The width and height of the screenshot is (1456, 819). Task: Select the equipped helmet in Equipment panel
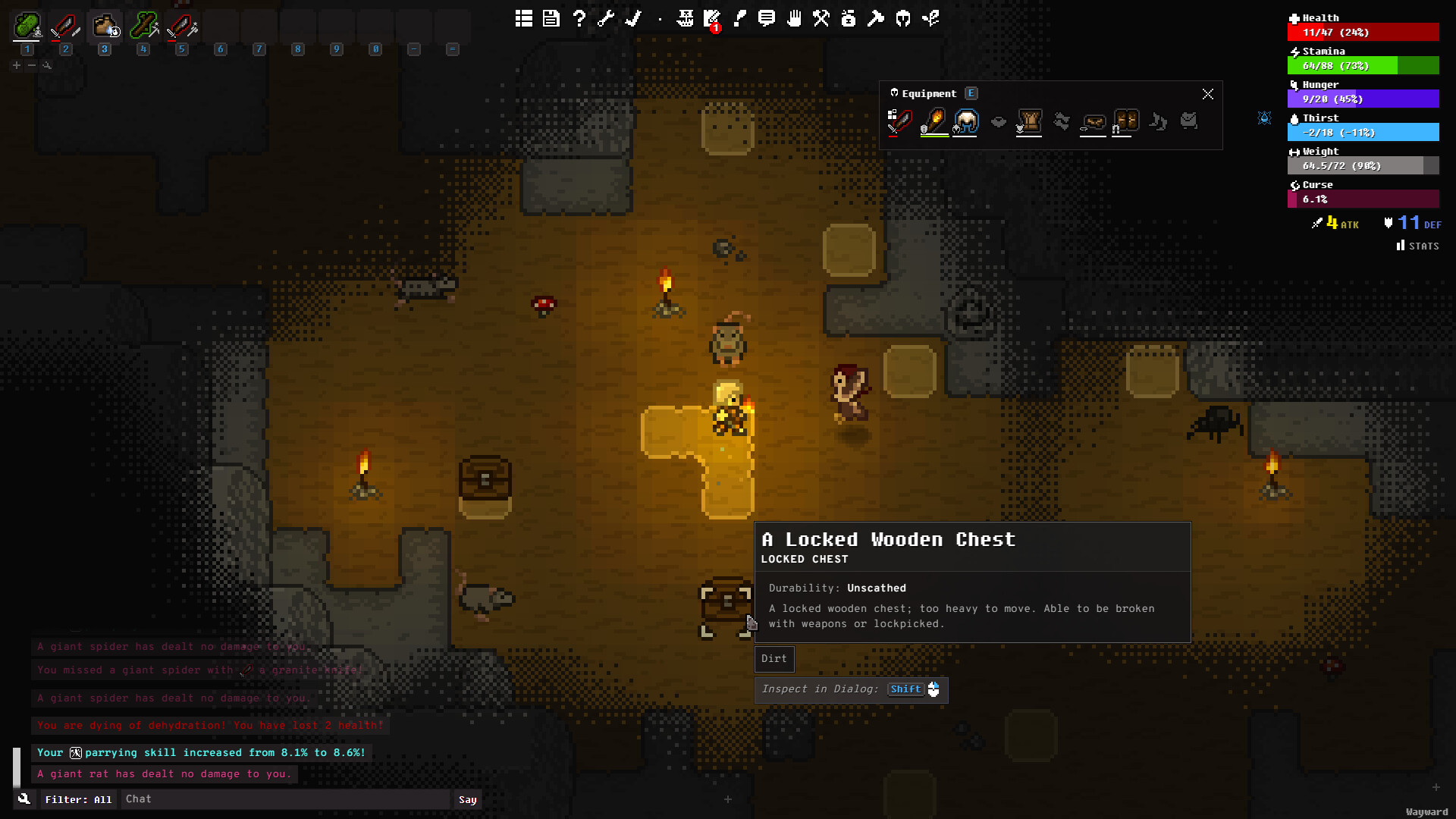tap(966, 121)
